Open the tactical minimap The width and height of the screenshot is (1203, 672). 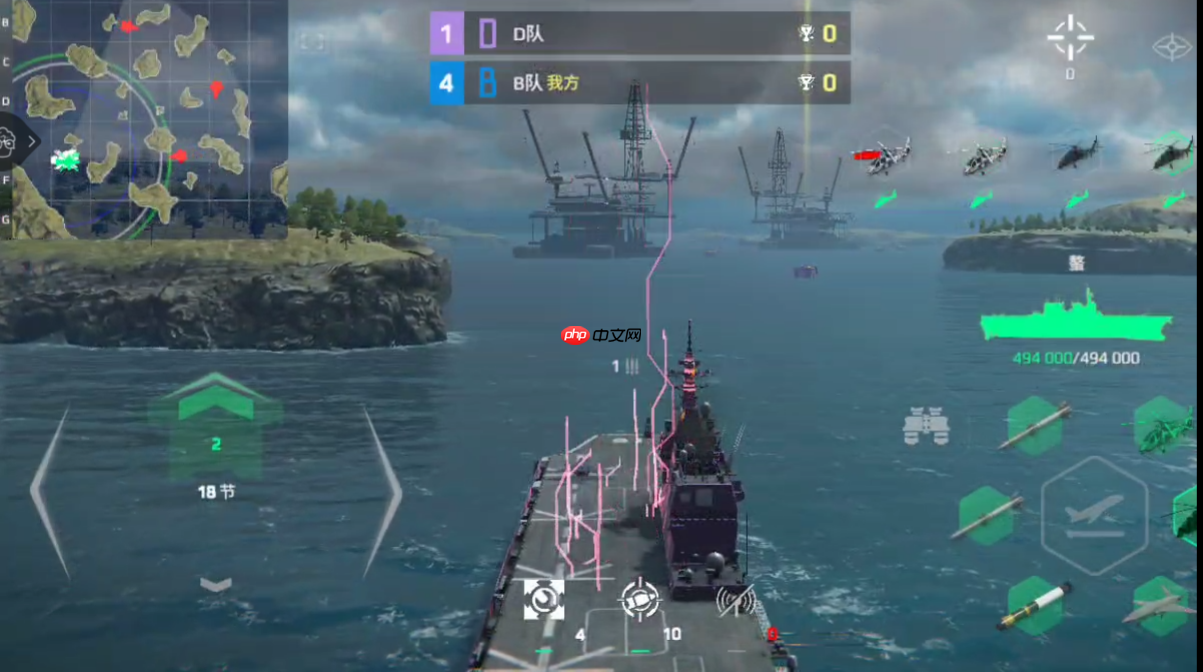(x=144, y=118)
